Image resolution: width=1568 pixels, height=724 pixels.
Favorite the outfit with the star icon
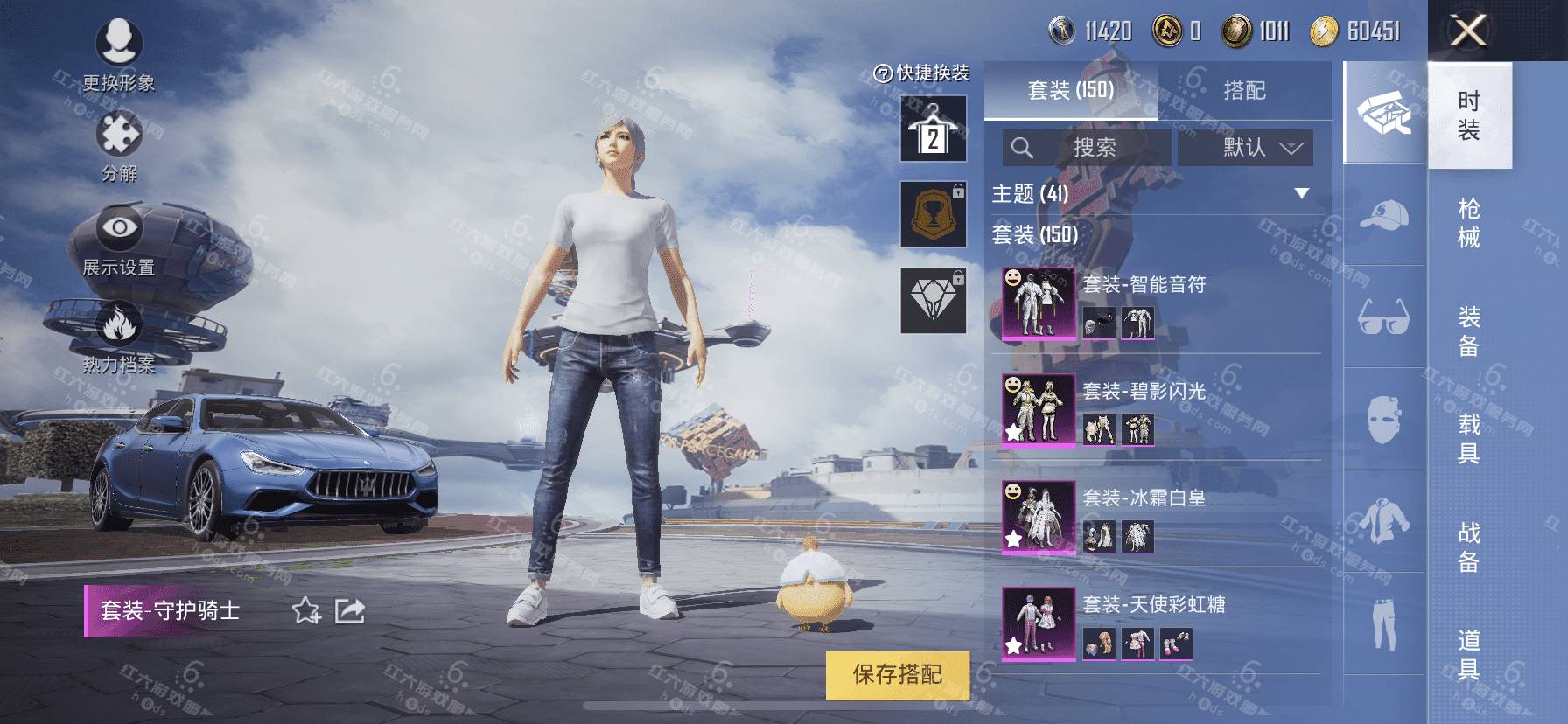[306, 610]
